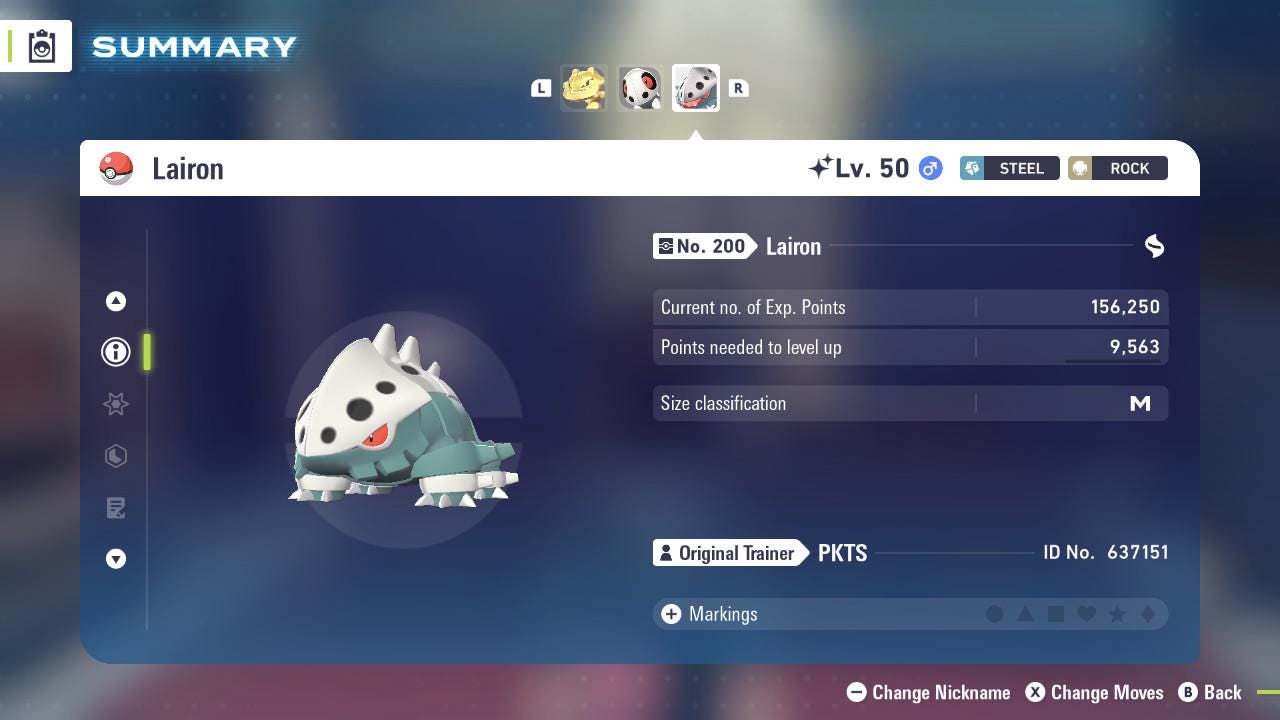
Task: Select the middle Aron-style Pokémon thumbnail
Action: [x=640, y=87]
